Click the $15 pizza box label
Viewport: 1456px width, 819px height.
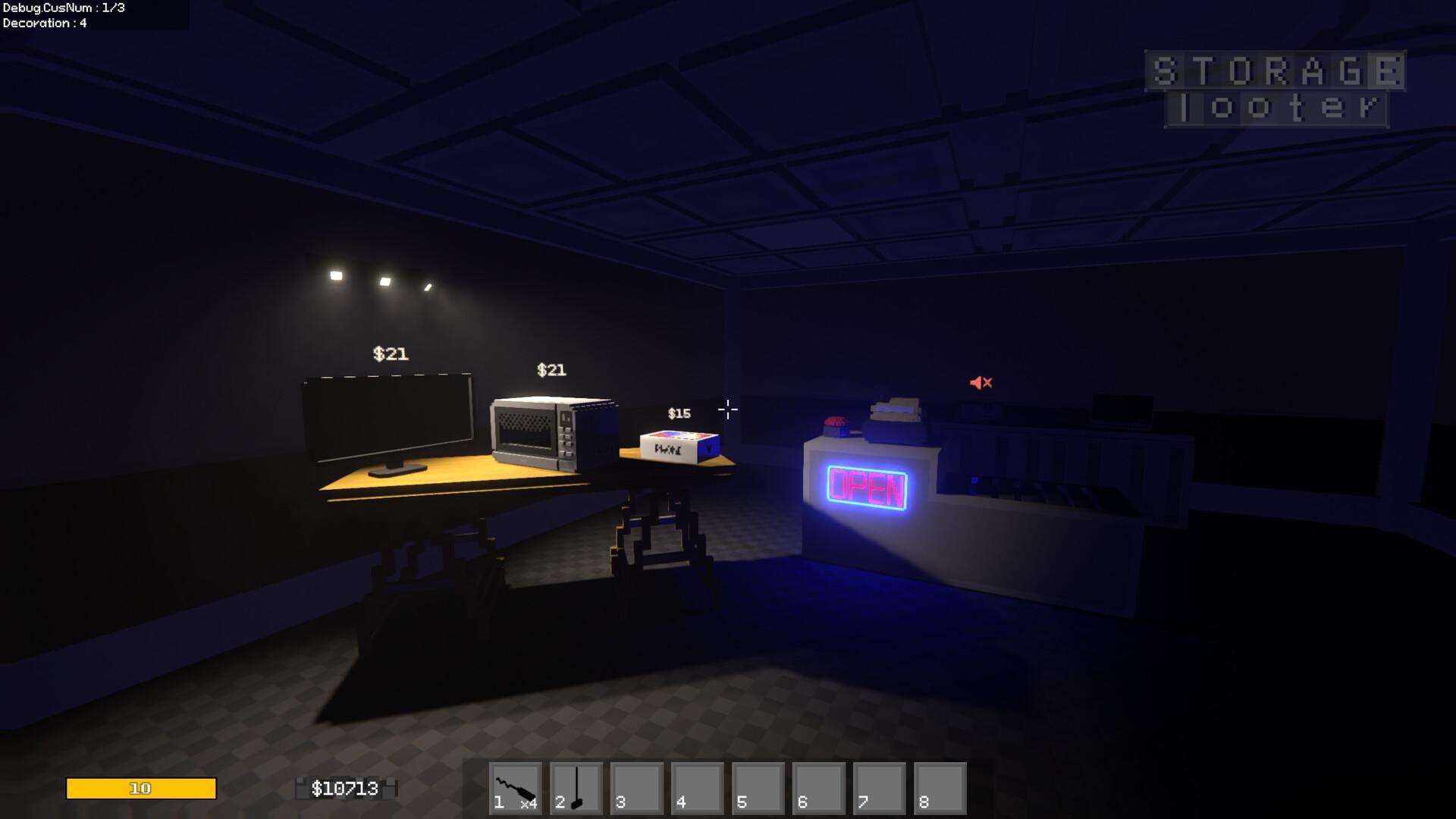pos(678,413)
